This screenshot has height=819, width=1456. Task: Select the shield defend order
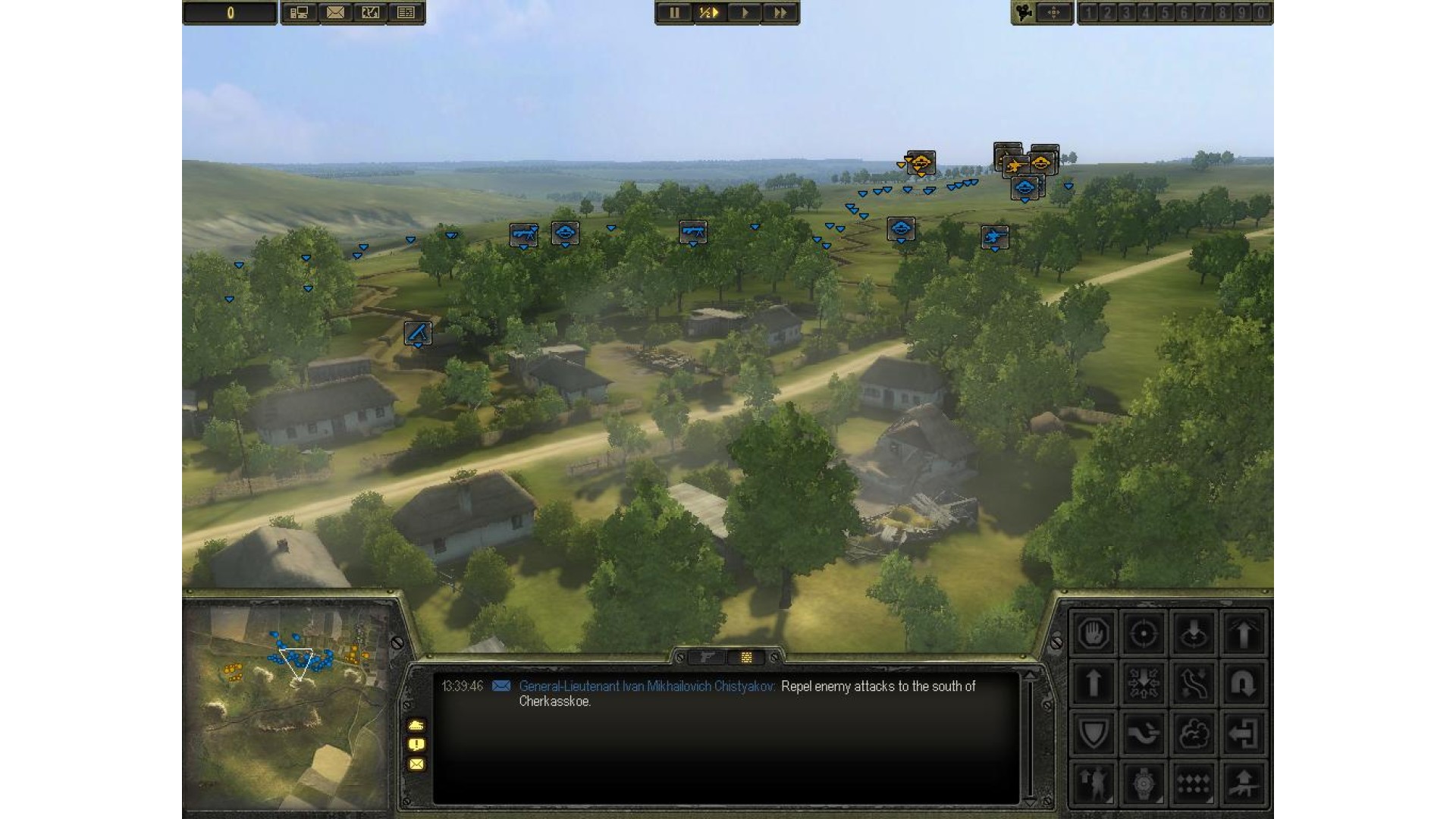(1093, 733)
